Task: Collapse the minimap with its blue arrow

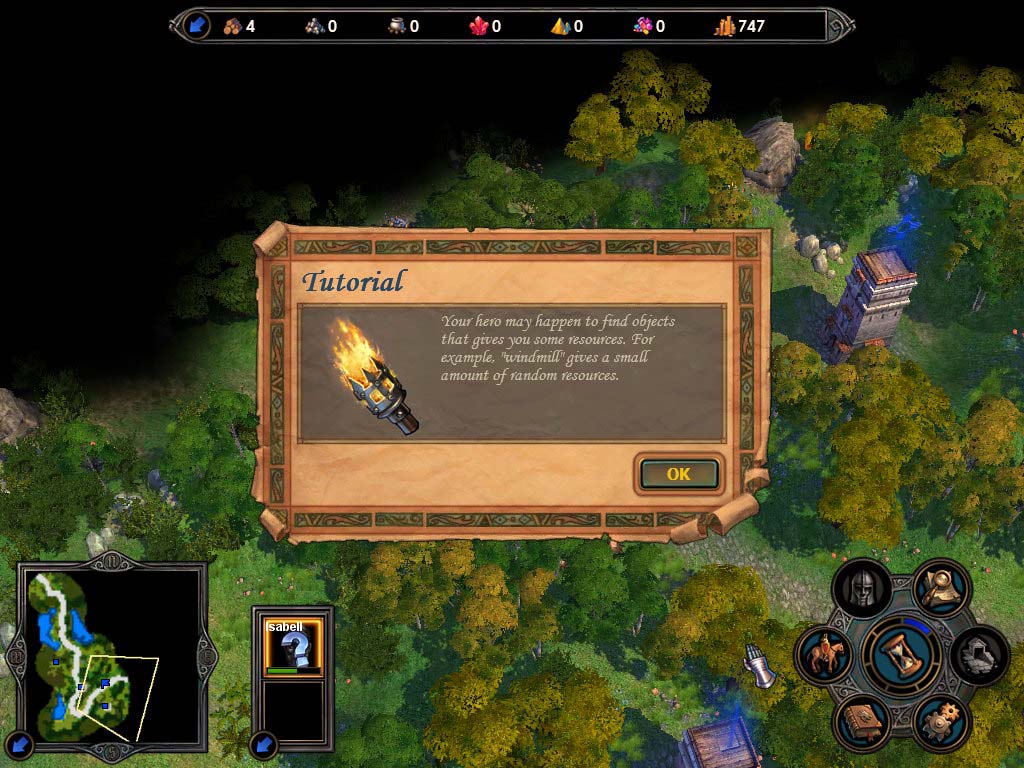Action: (x=22, y=744)
